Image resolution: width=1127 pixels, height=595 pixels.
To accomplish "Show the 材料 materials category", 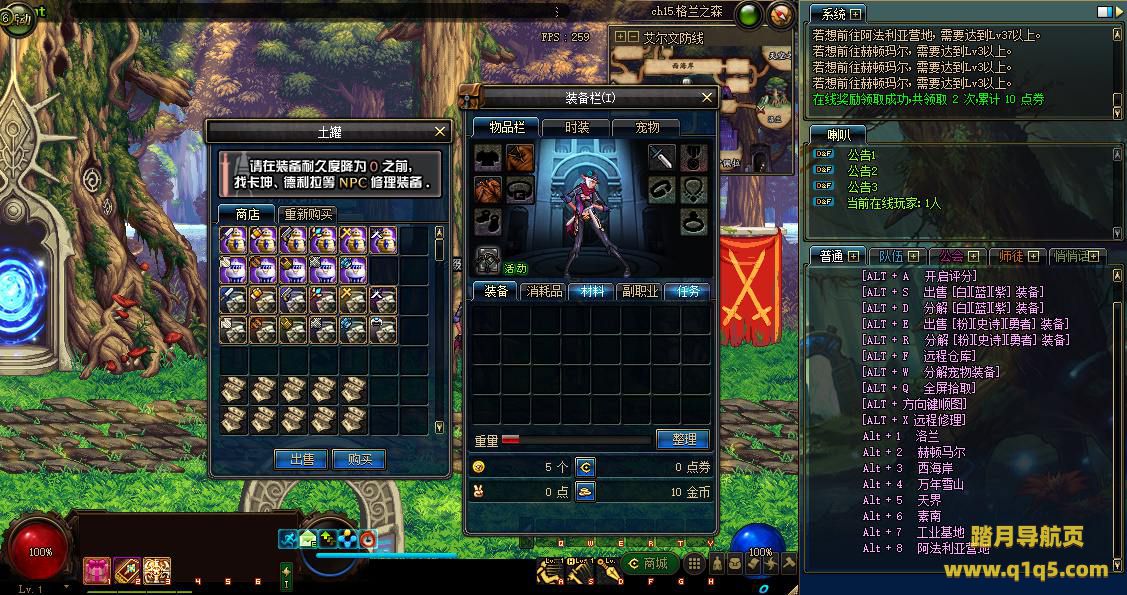I will [x=592, y=291].
